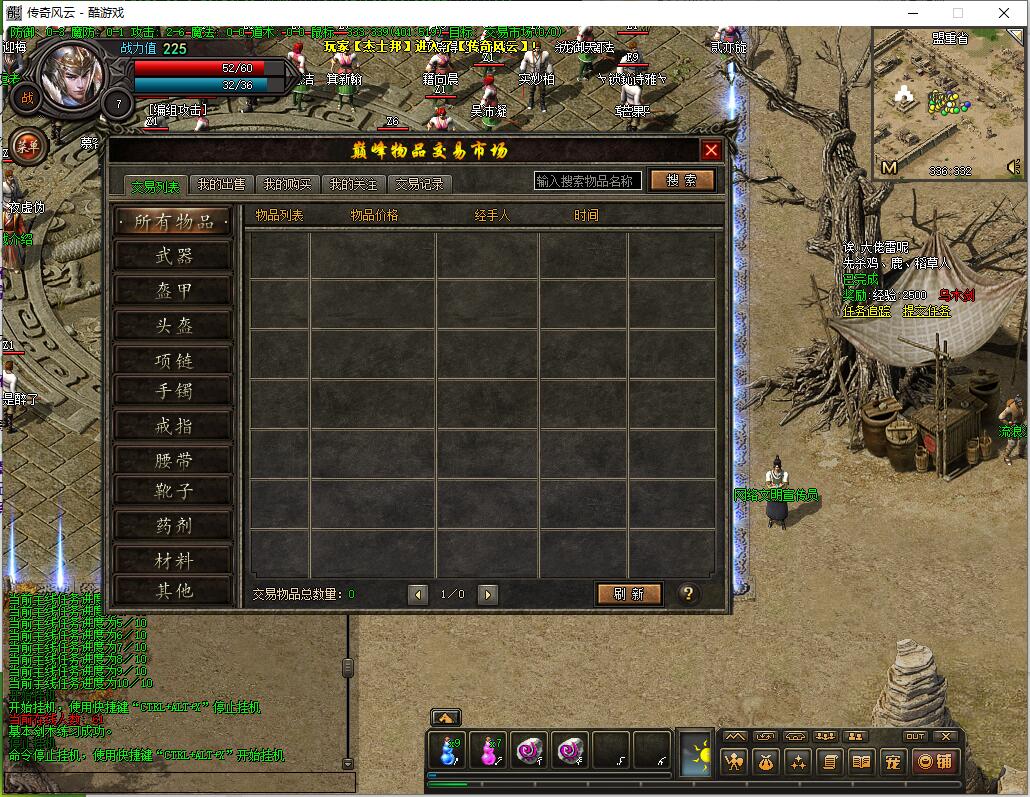Focus the item name search field
Image resolution: width=1030 pixels, height=797 pixels.
pos(587,181)
